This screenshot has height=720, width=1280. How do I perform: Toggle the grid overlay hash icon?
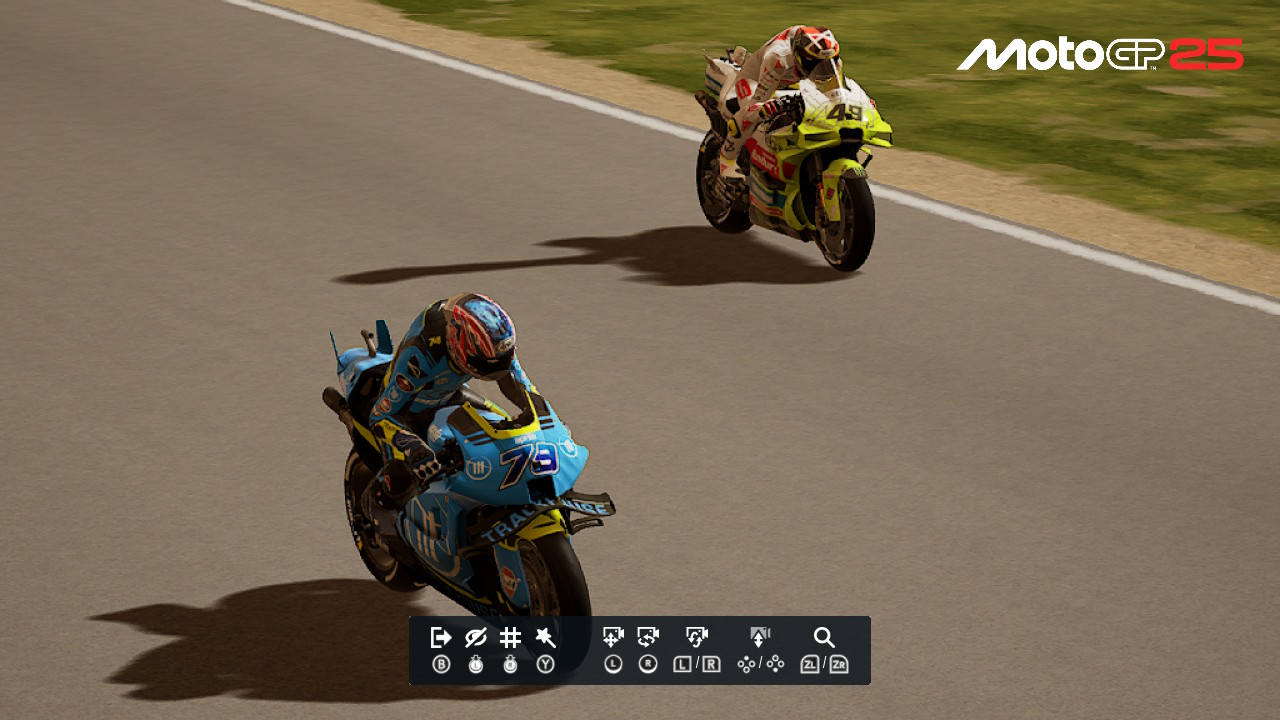pyautogui.click(x=510, y=638)
